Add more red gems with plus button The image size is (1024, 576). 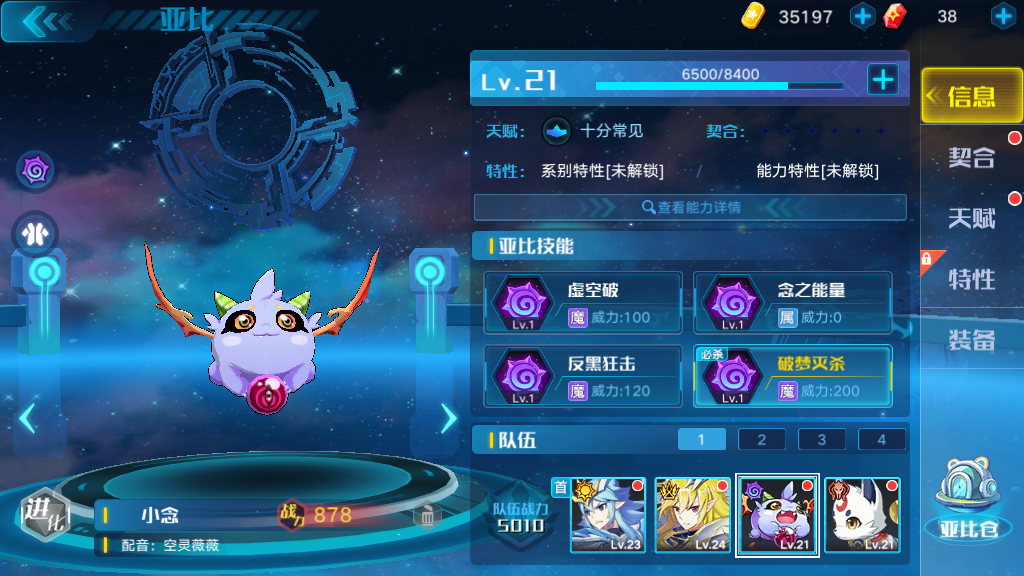point(1002,16)
